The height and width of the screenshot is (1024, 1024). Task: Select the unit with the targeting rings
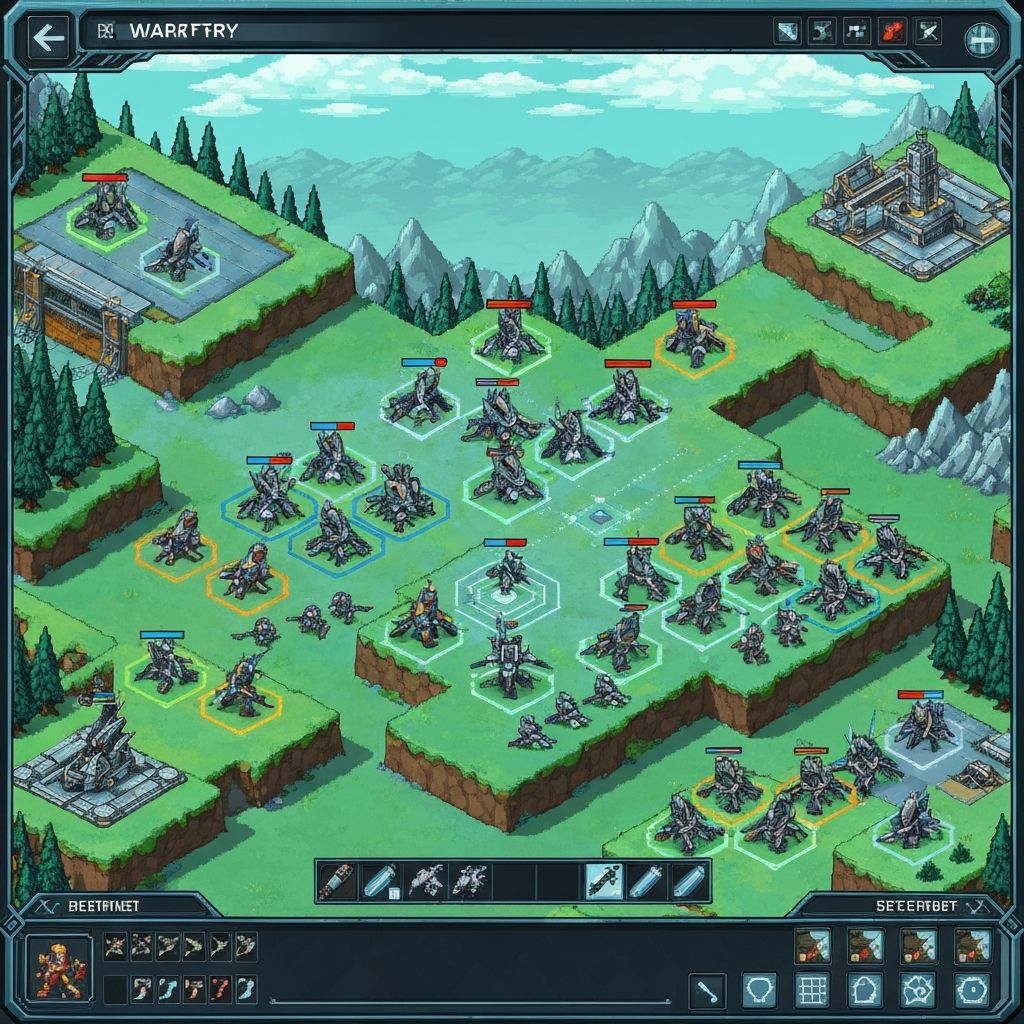coord(506,580)
